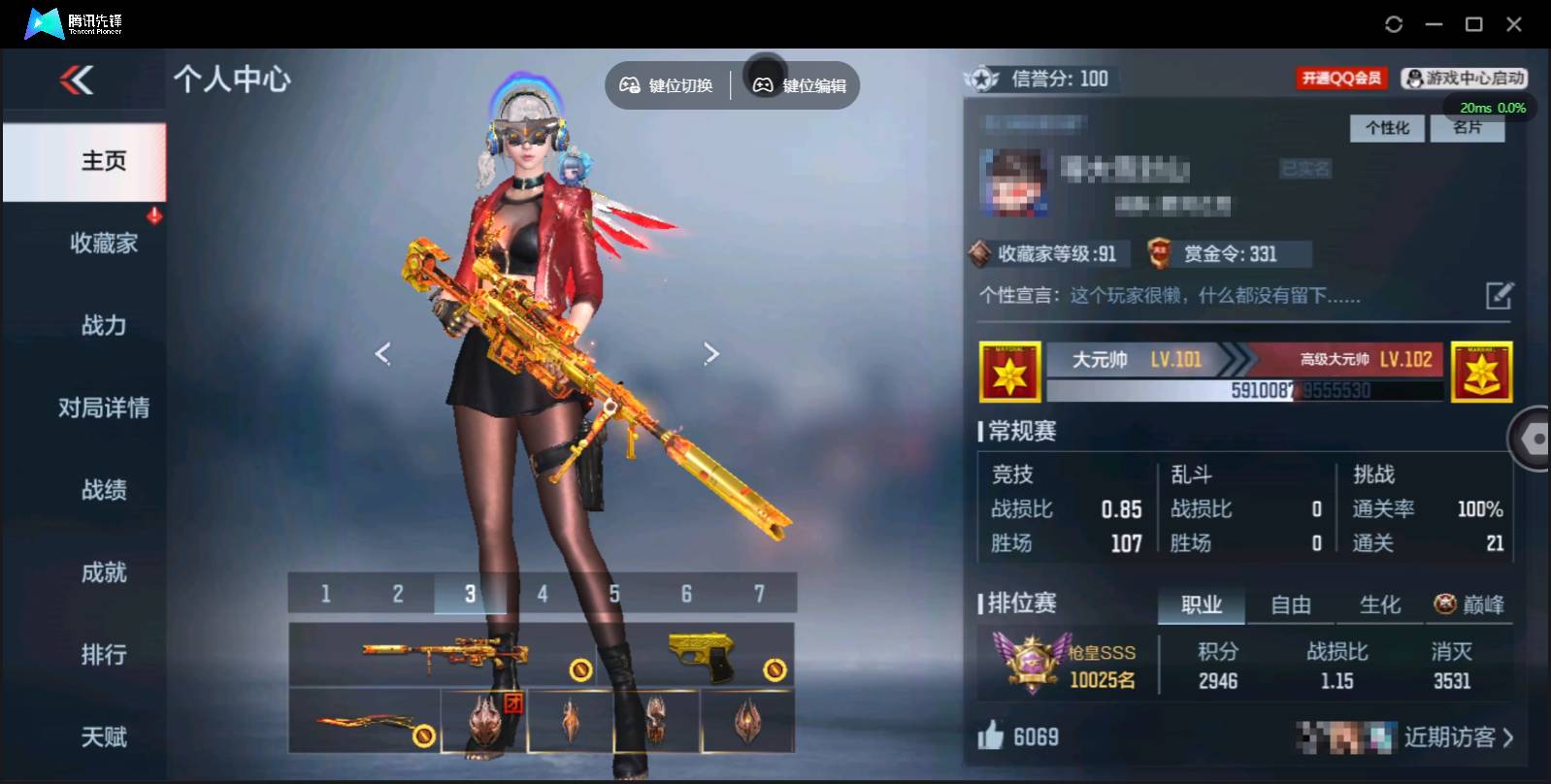Switch to the 名片 card tab
This screenshot has height=784, width=1551.
tap(1468, 127)
